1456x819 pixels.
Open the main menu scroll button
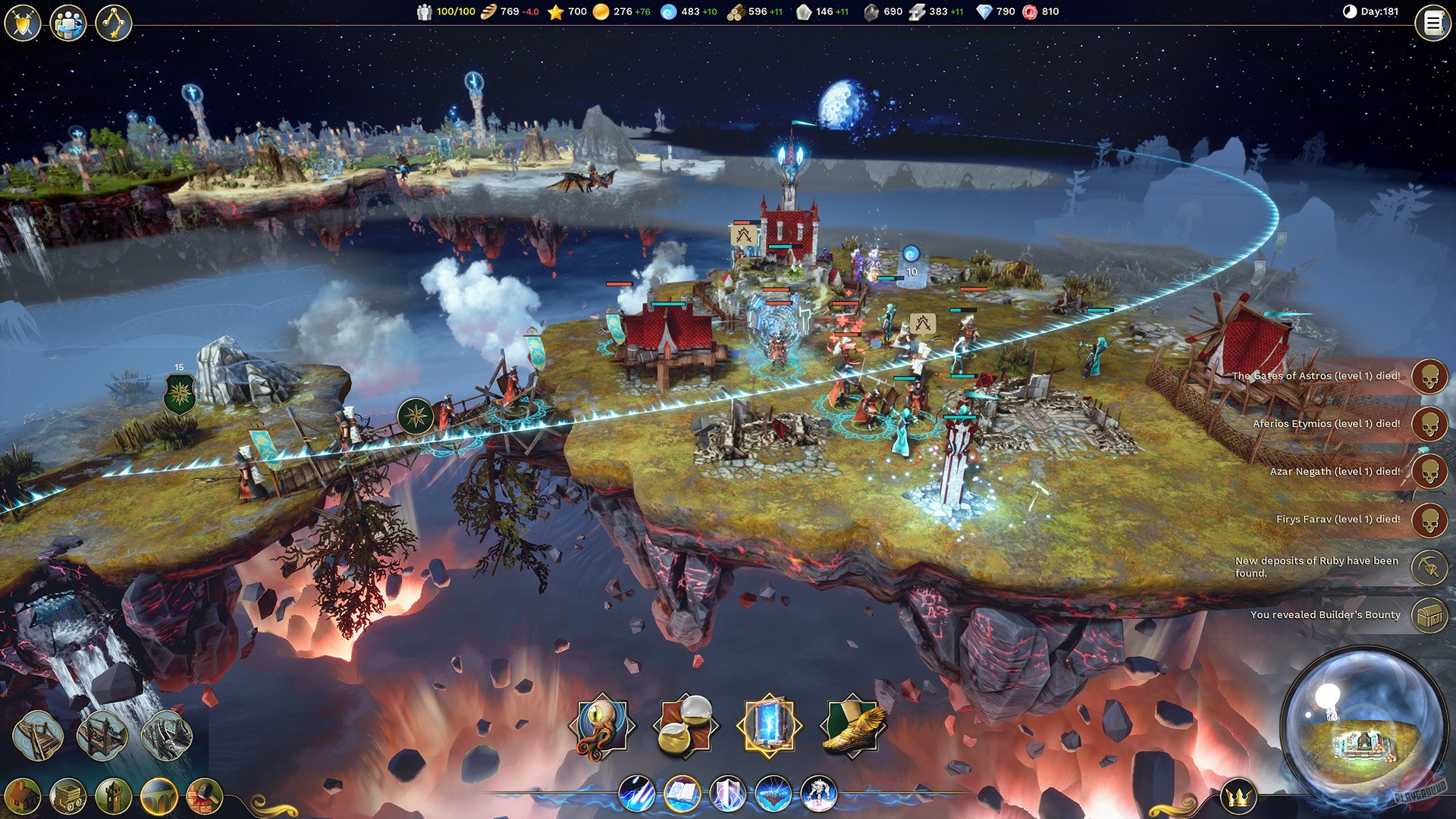click(x=1432, y=24)
